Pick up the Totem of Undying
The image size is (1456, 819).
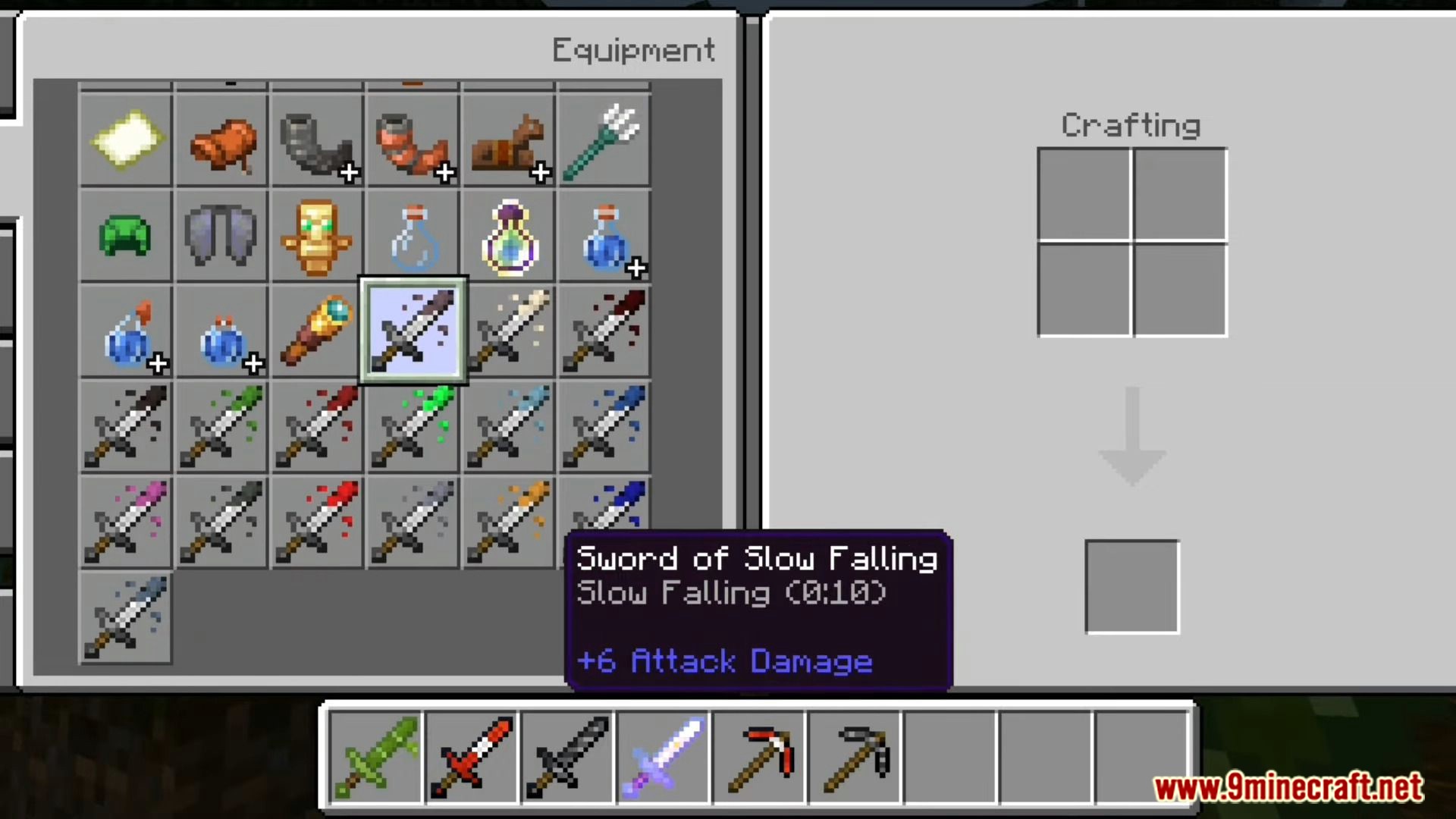[317, 236]
